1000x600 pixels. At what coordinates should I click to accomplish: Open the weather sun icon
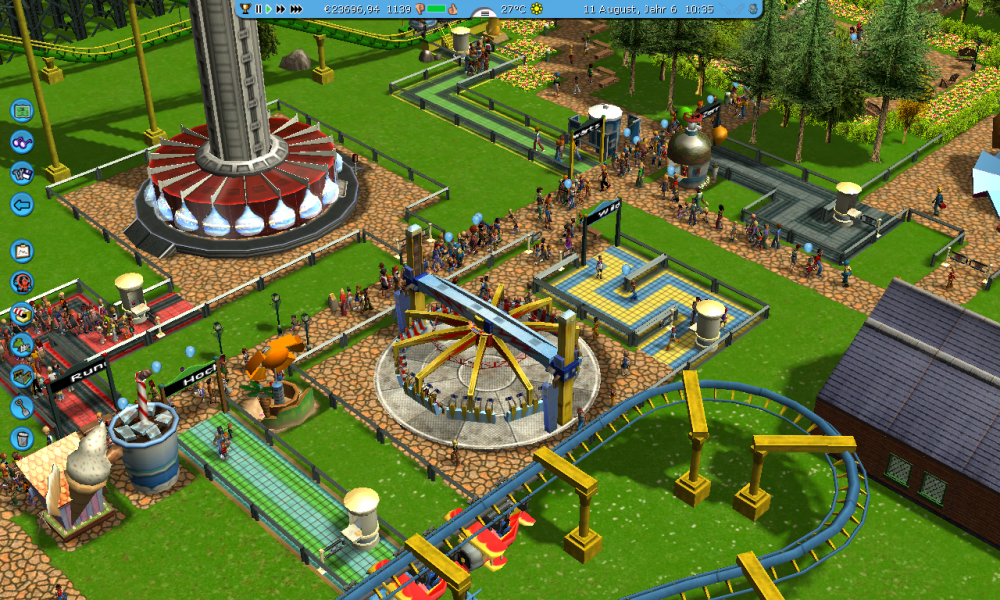pyautogui.click(x=537, y=9)
